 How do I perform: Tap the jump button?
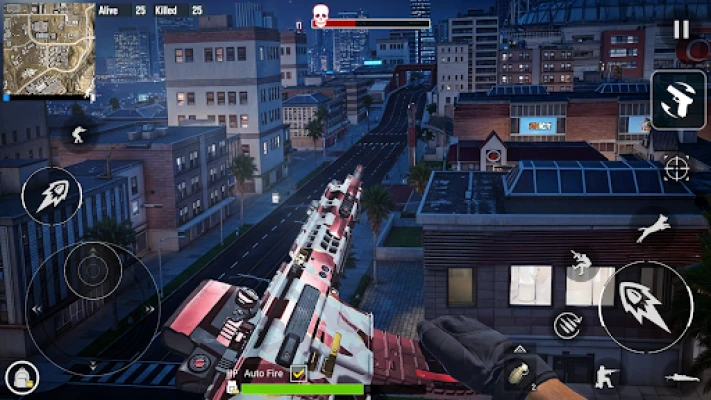pos(653,229)
